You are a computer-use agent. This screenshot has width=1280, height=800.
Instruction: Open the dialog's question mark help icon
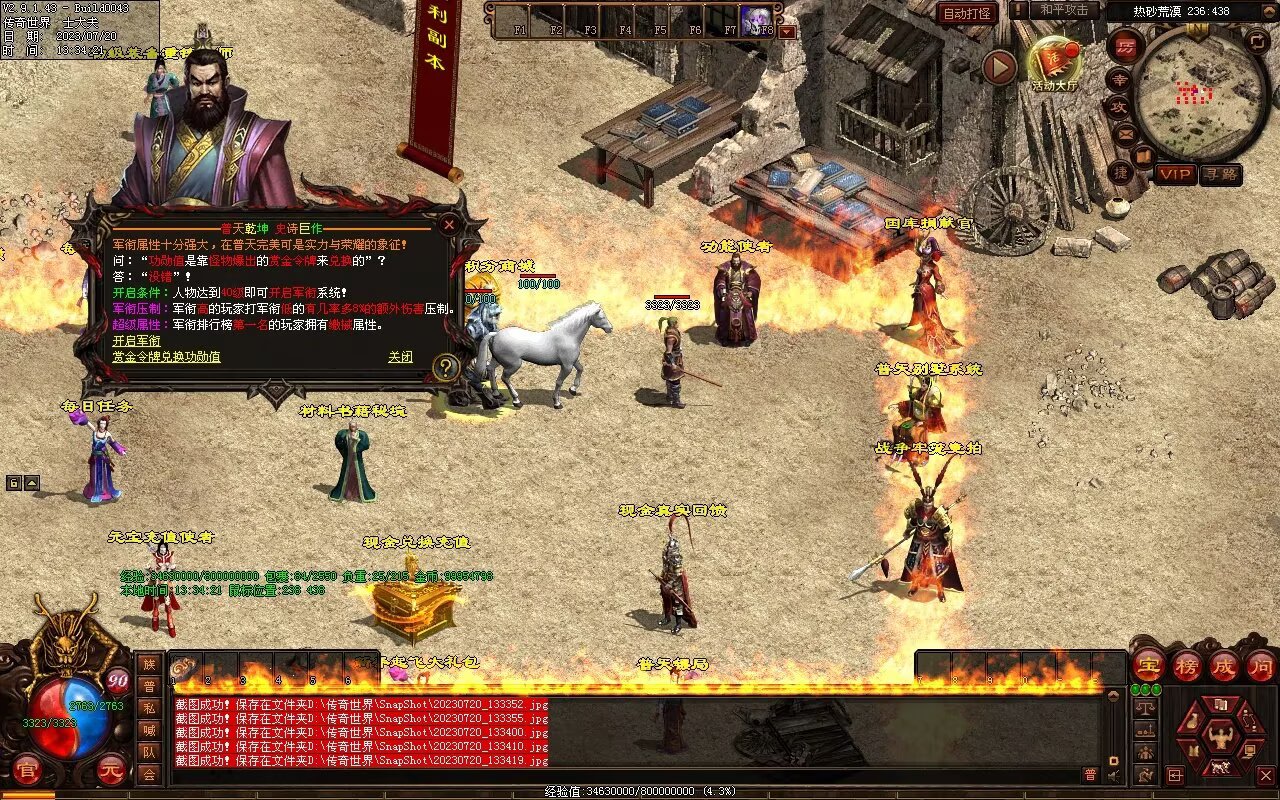coord(446,368)
